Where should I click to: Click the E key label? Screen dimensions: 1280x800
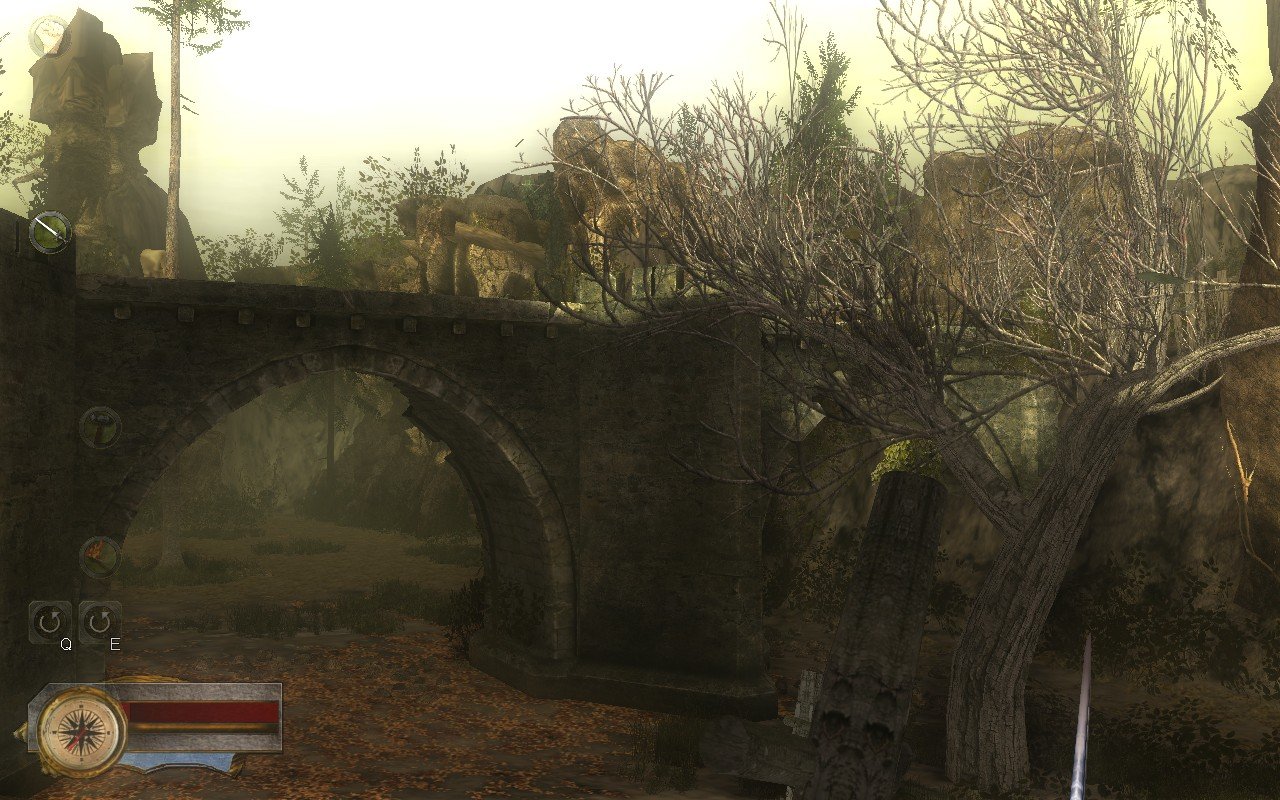(113, 644)
